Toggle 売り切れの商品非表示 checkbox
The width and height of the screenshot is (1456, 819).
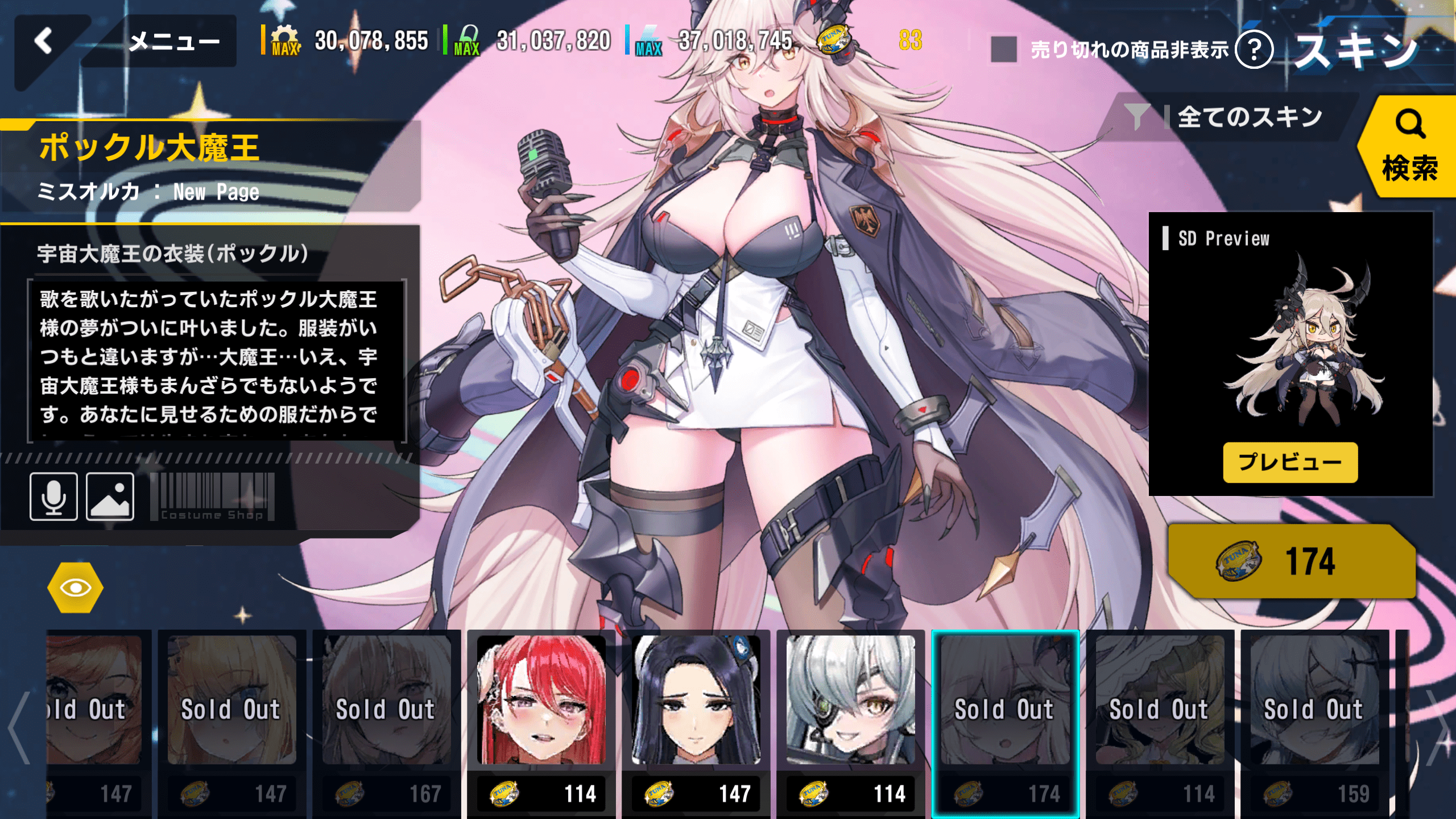click(x=1004, y=49)
